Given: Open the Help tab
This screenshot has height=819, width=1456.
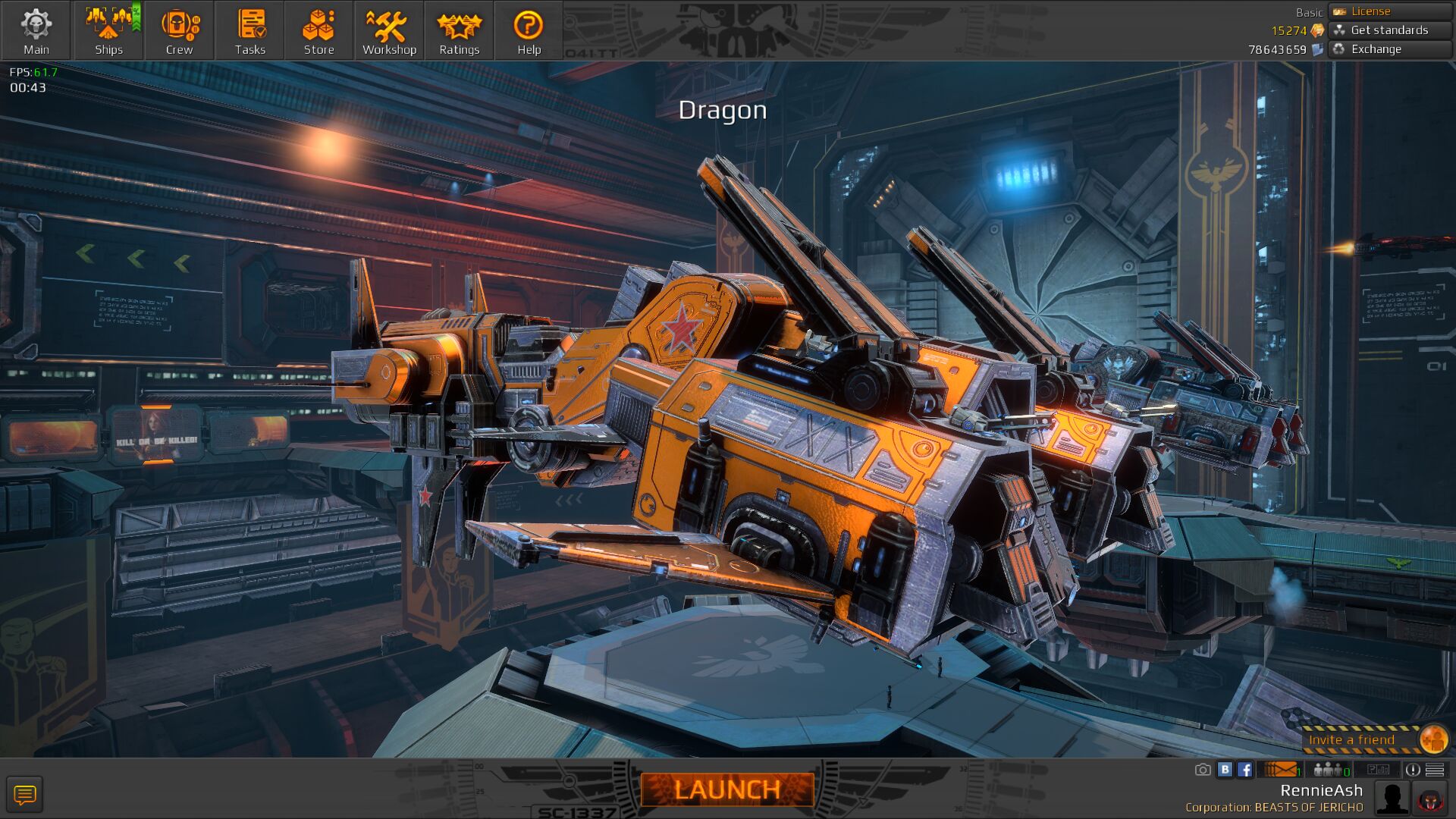Looking at the screenshot, I should click(529, 31).
